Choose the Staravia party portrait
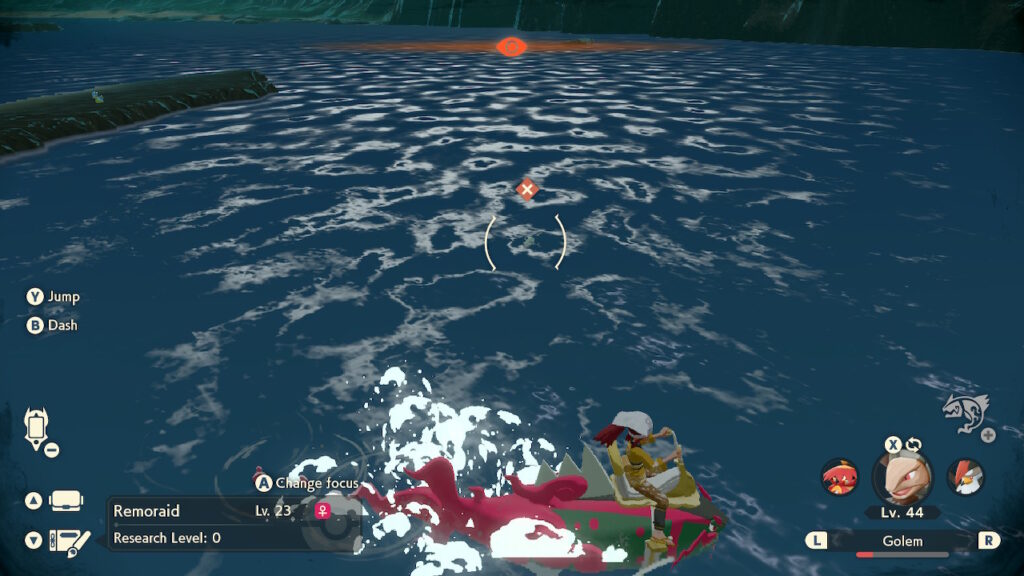 [965, 477]
